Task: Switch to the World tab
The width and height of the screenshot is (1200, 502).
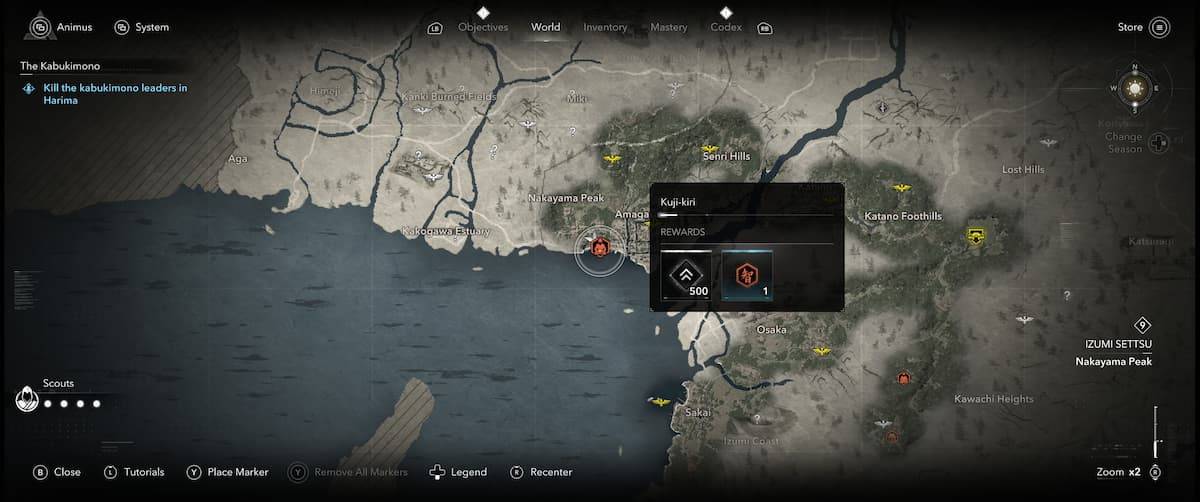Action: (x=546, y=27)
